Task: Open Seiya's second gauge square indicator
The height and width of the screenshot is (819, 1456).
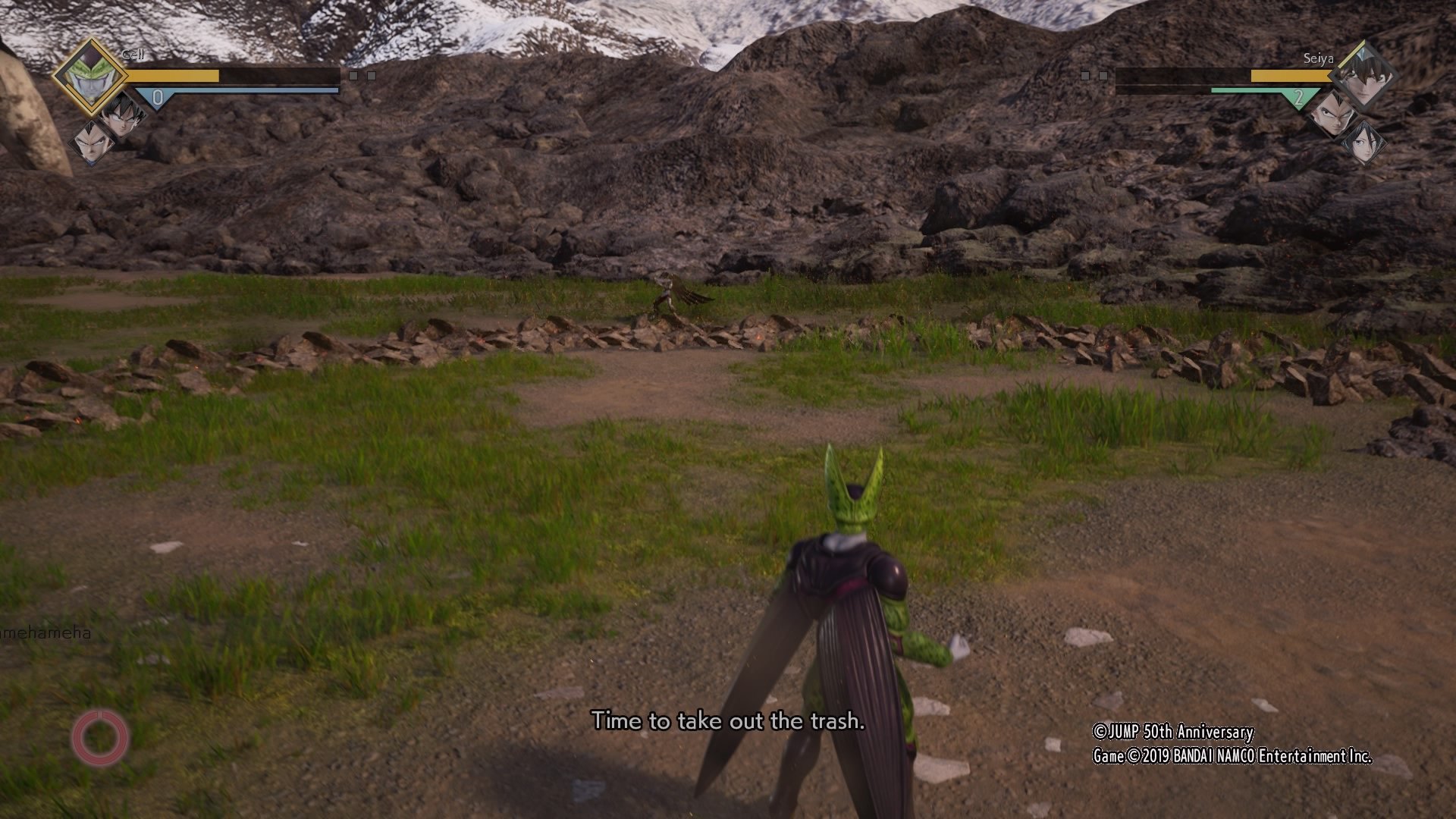Action: pos(1103,75)
